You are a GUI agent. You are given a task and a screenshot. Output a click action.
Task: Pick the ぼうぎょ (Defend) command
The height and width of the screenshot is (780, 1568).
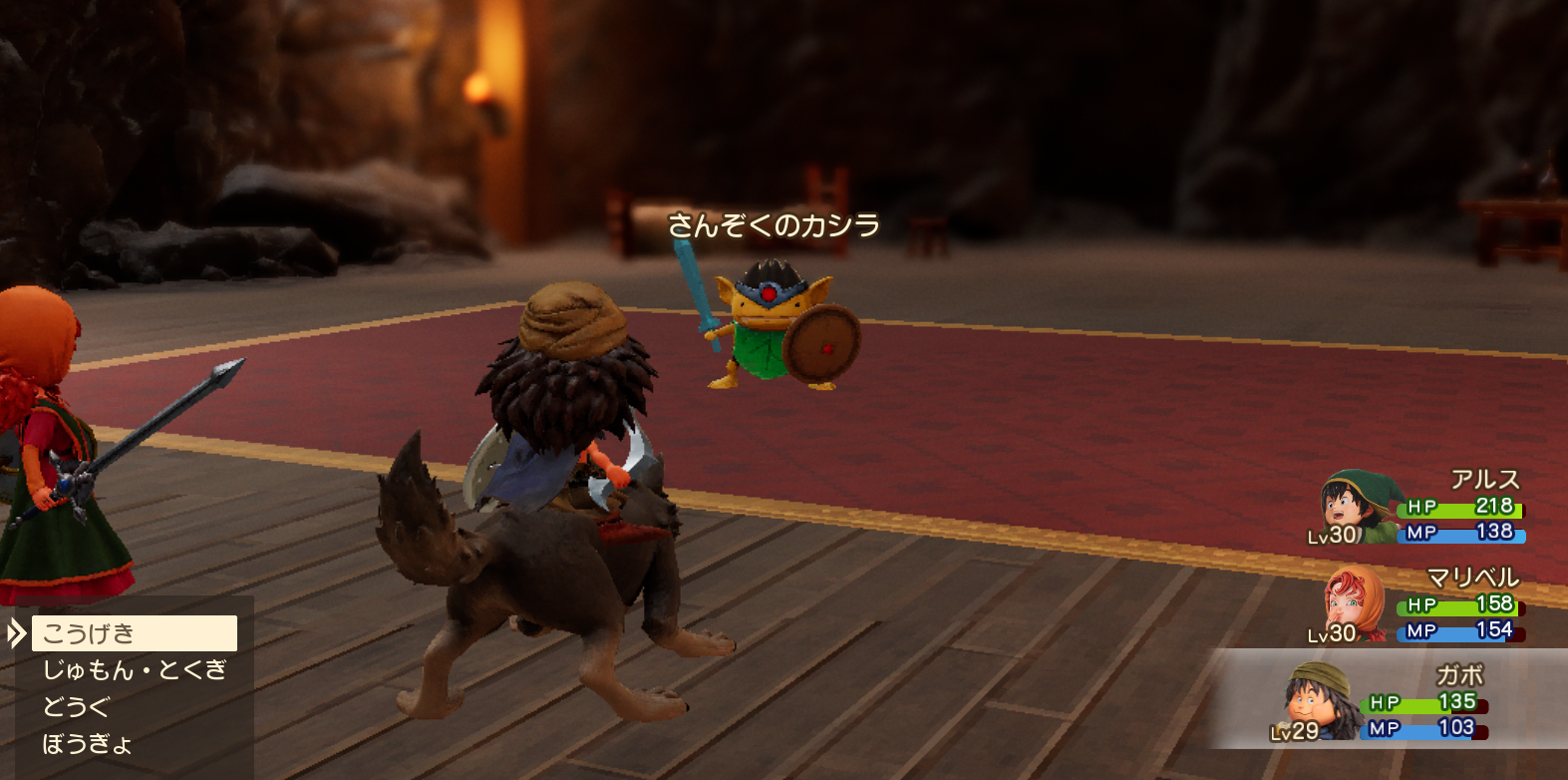(88, 744)
